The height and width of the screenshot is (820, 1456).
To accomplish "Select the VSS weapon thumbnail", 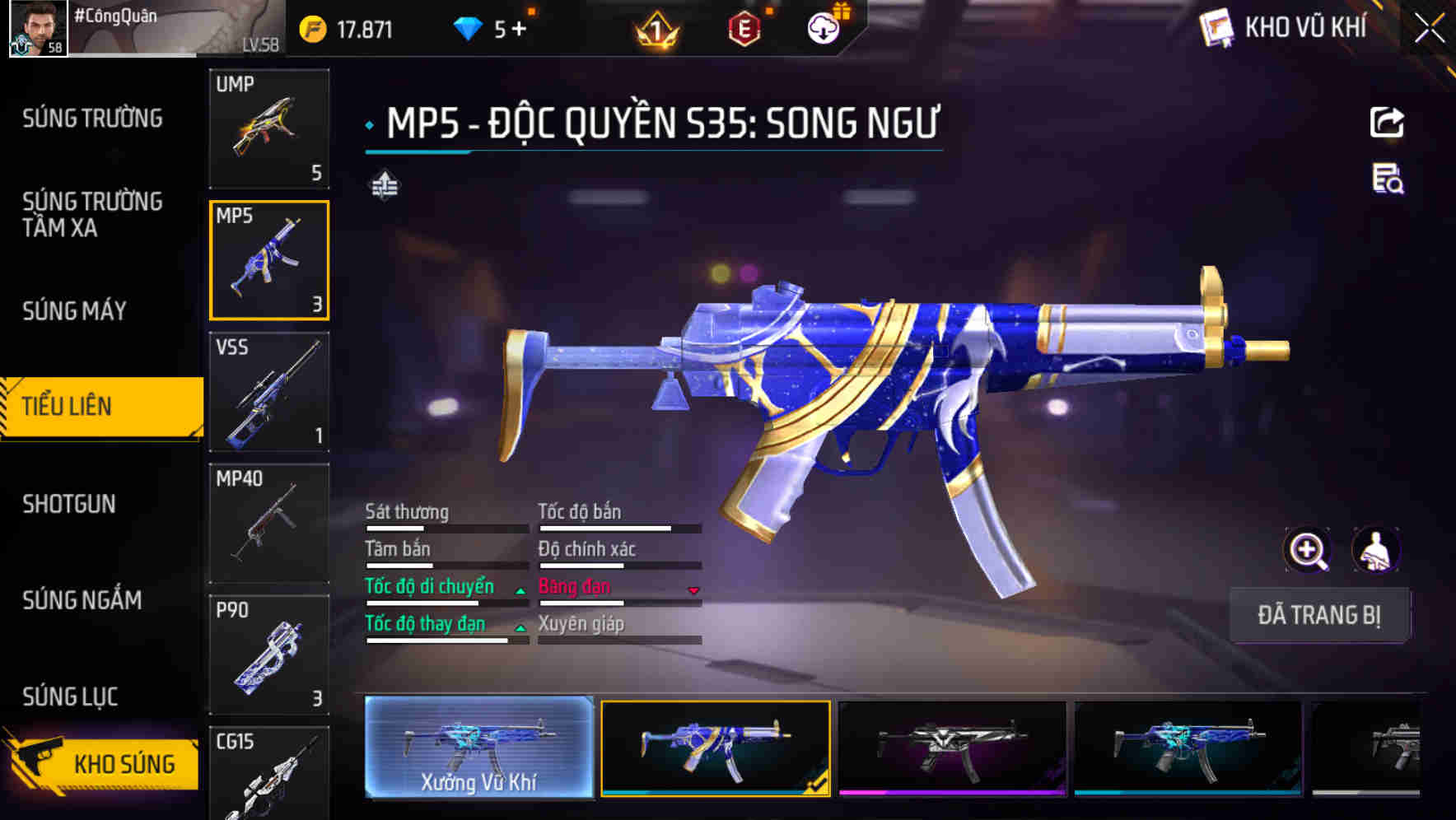I will [269, 393].
